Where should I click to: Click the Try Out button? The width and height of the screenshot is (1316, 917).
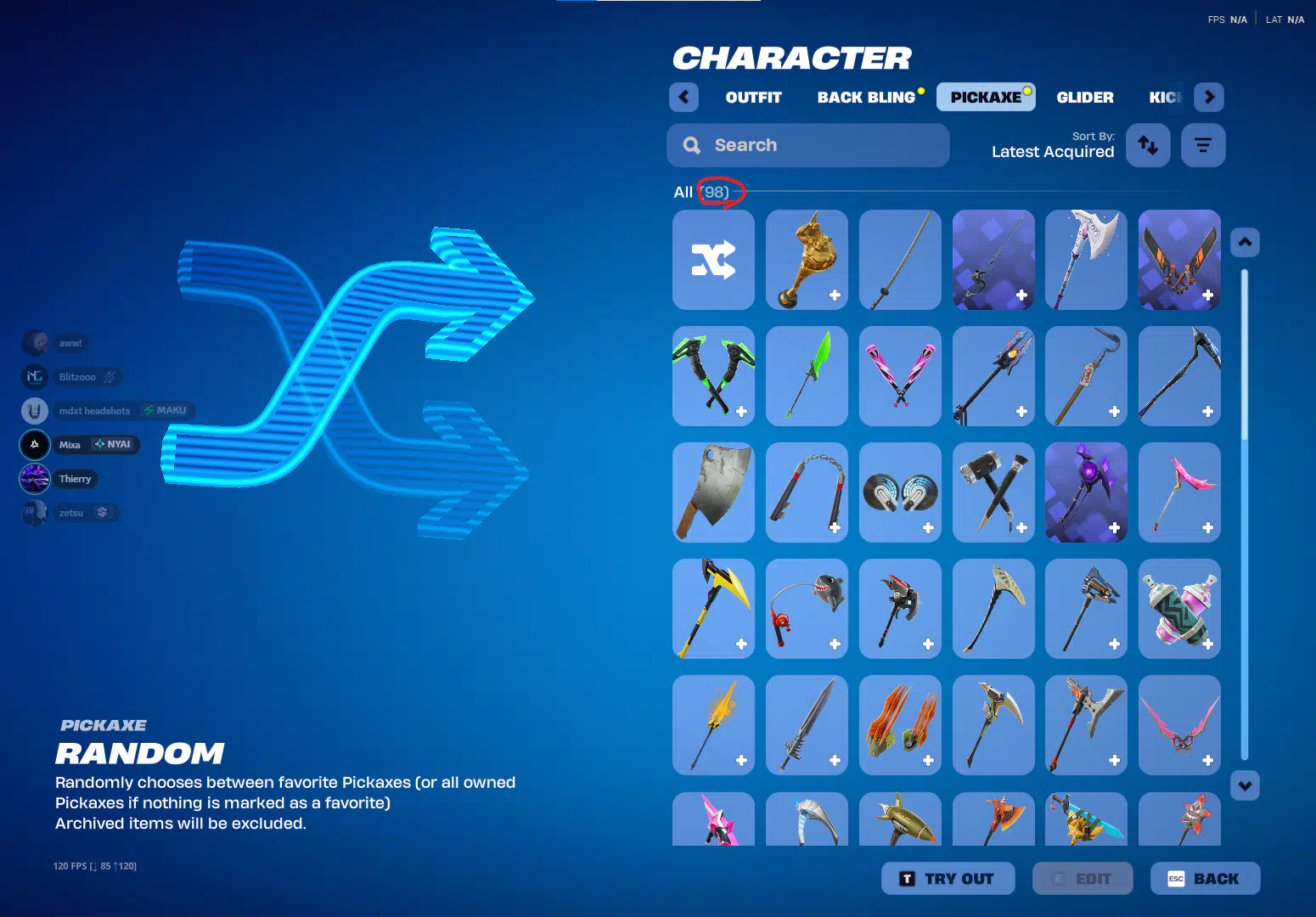point(948,879)
